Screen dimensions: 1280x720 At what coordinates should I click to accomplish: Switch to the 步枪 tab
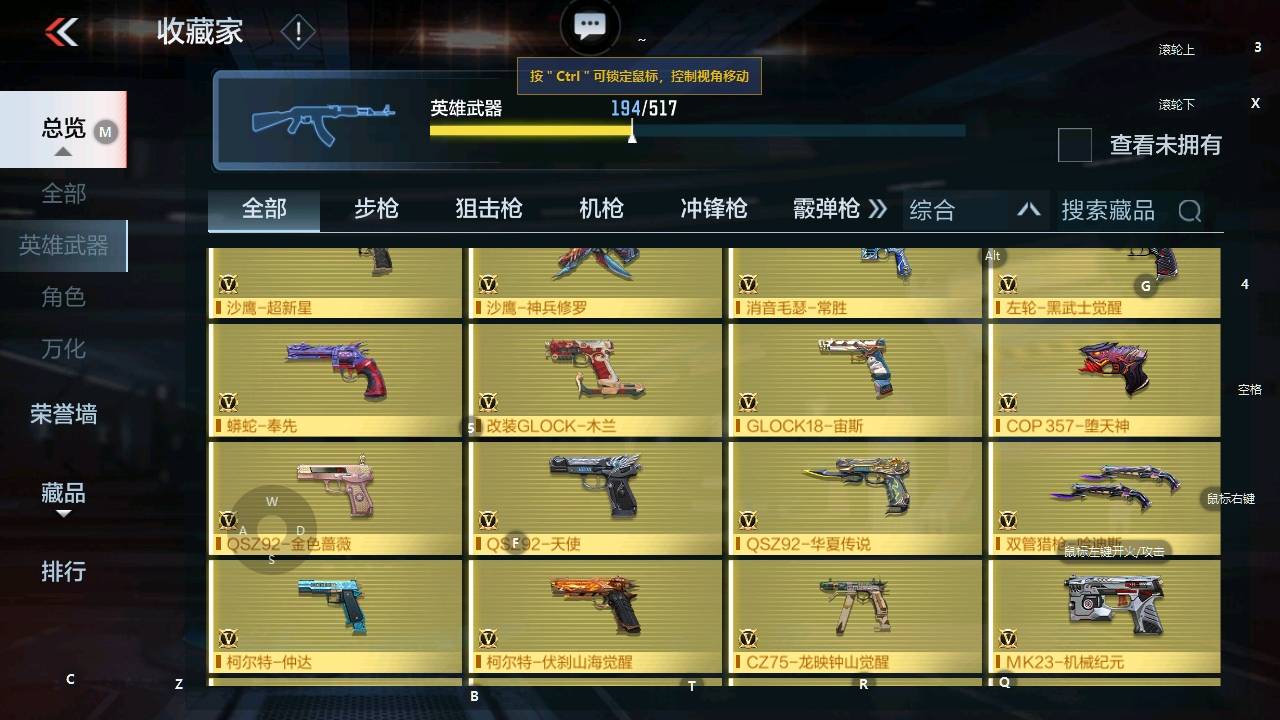pos(376,209)
